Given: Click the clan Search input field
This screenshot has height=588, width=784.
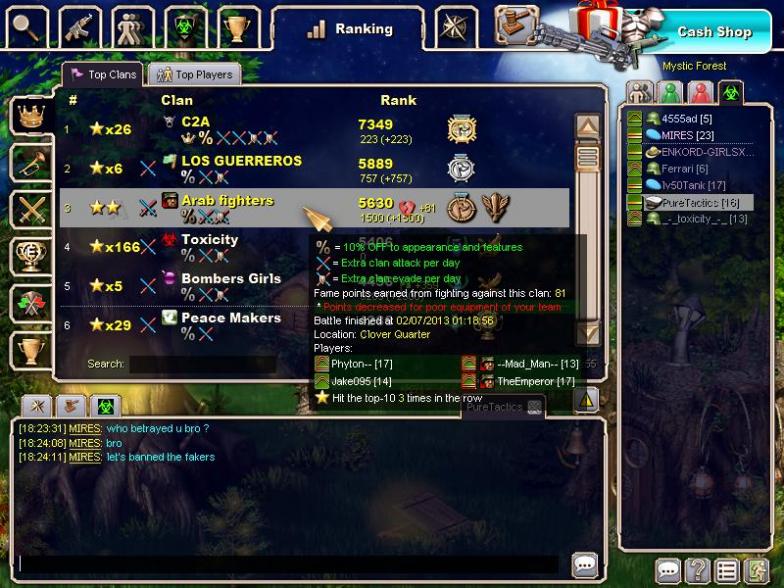Looking at the screenshot, I should [x=202, y=364].
